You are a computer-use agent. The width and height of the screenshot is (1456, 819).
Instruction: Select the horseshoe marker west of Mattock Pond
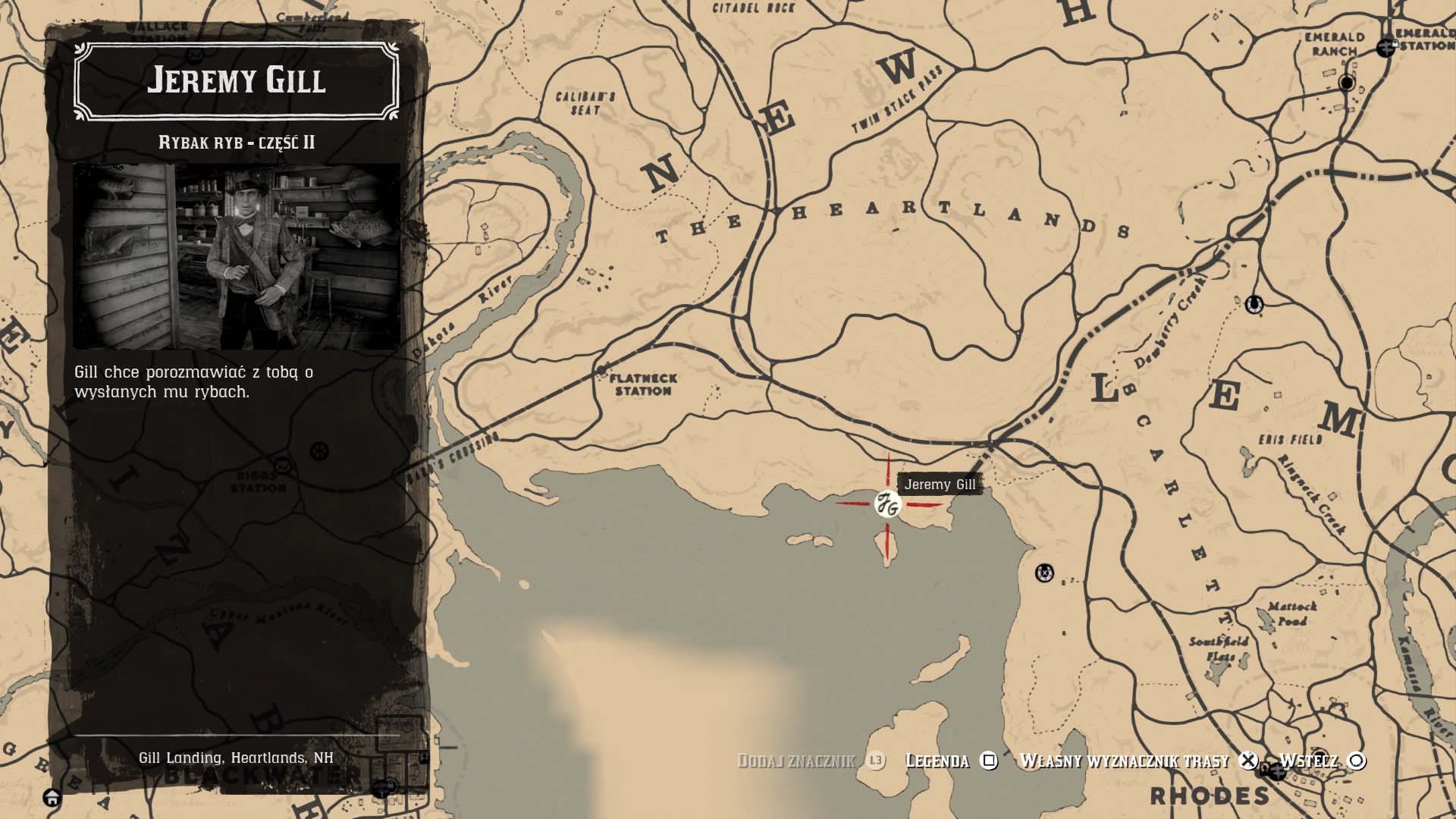point(1045,573)
